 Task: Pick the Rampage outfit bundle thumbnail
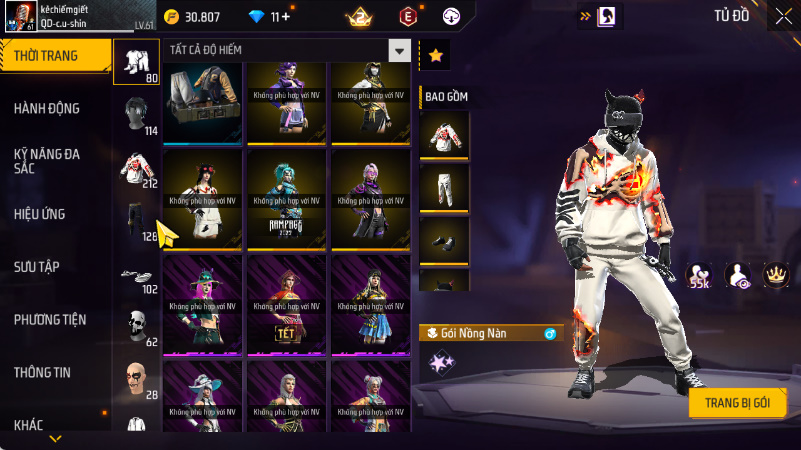[288, 200]
